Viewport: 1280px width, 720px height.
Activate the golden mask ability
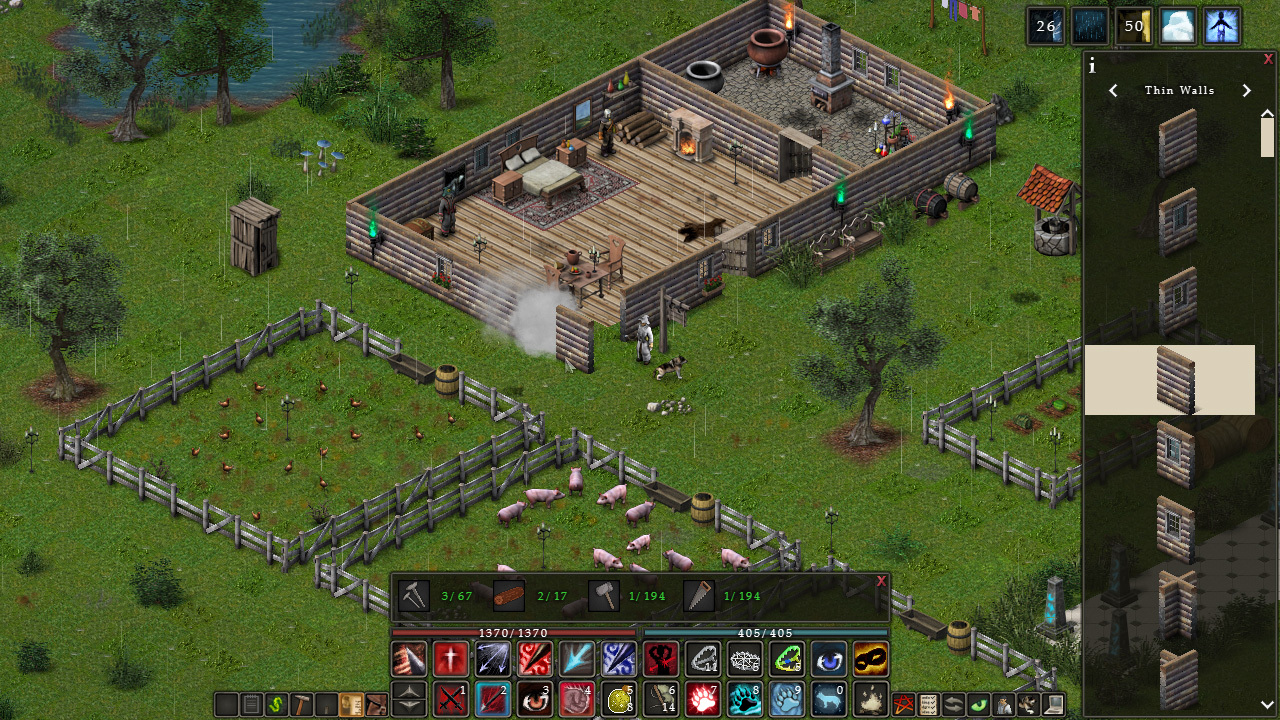coord(871,659)
